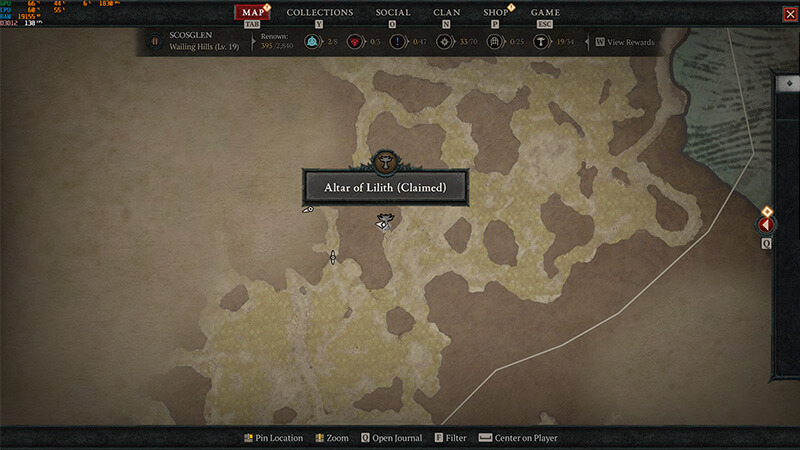Open the Clan tab
This screenshot has height=450, width=800.
447,13
